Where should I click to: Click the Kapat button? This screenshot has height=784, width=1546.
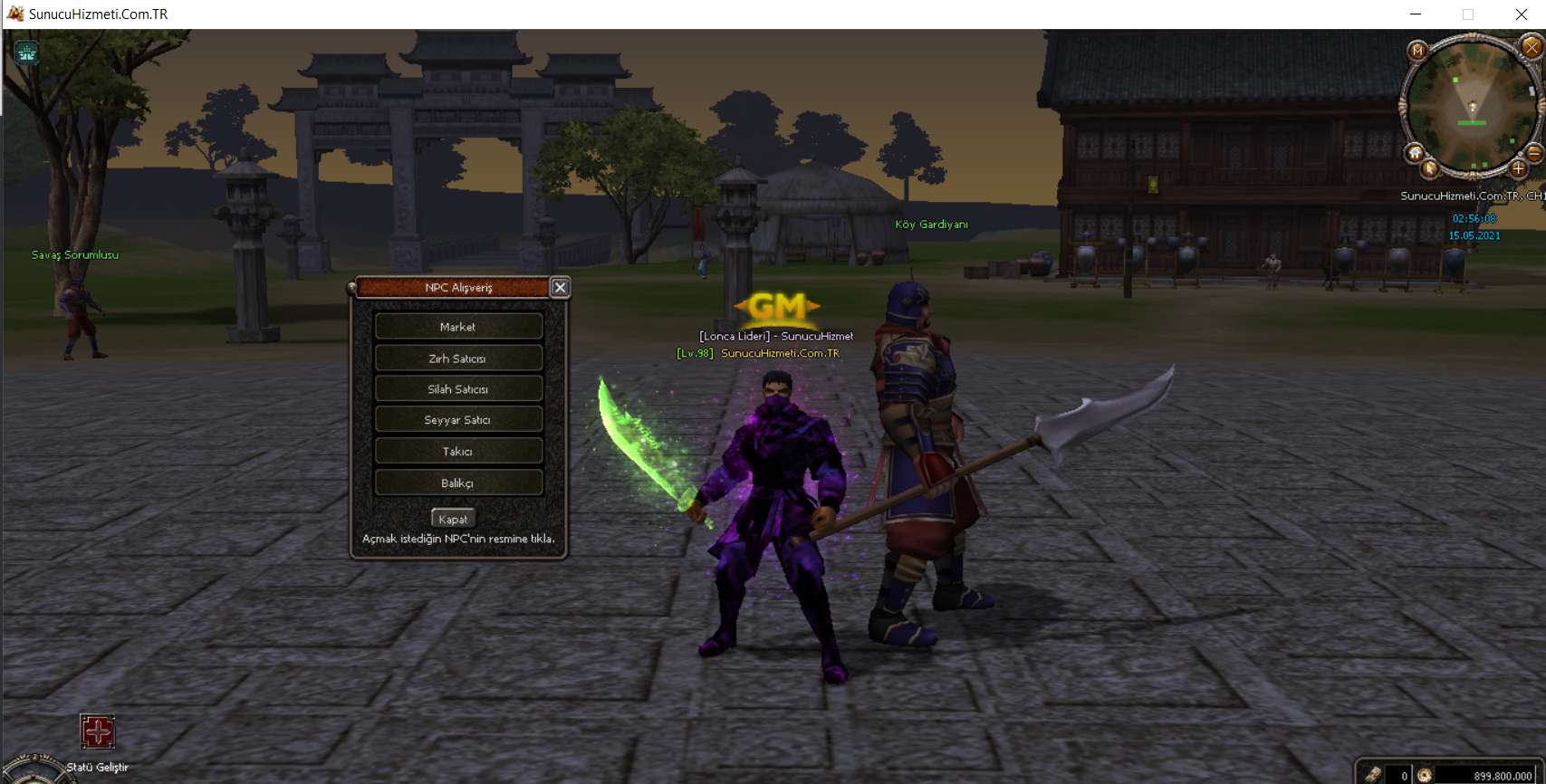click(453, 519)
